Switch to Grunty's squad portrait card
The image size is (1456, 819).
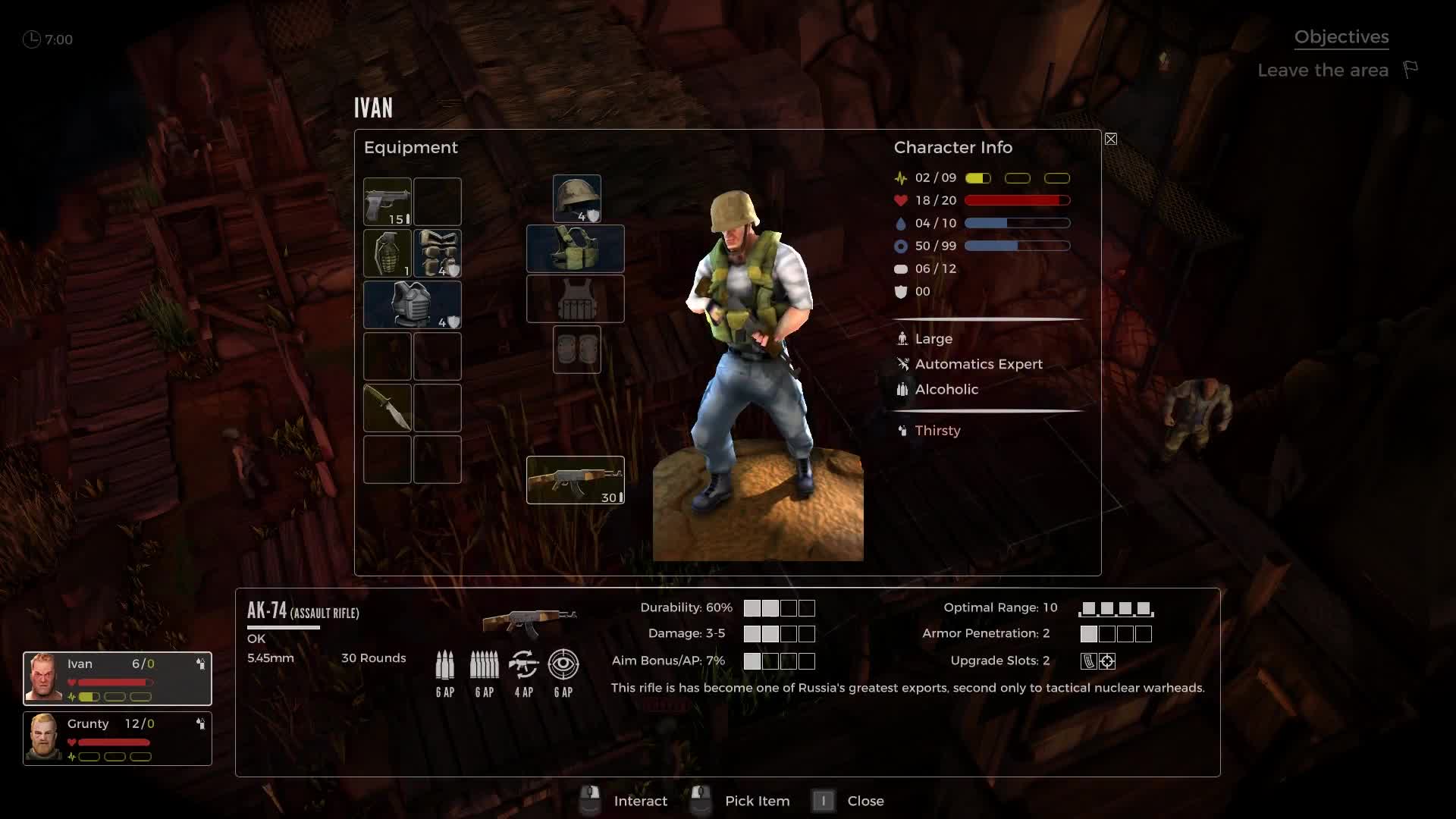click(x=118, y=739)
